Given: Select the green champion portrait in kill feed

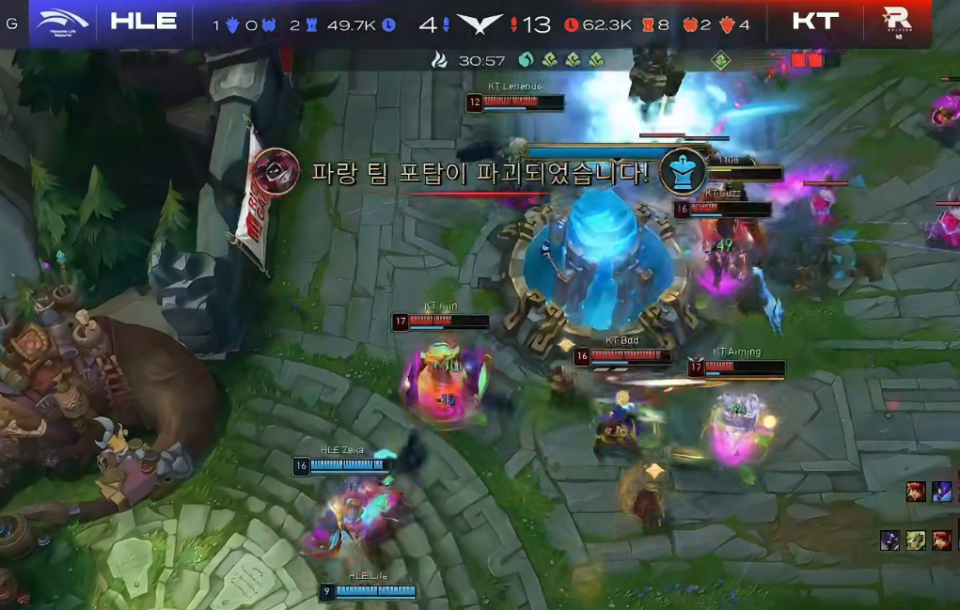Looking at the screenshot, I should pyautogui.click(x=916, y=540).
